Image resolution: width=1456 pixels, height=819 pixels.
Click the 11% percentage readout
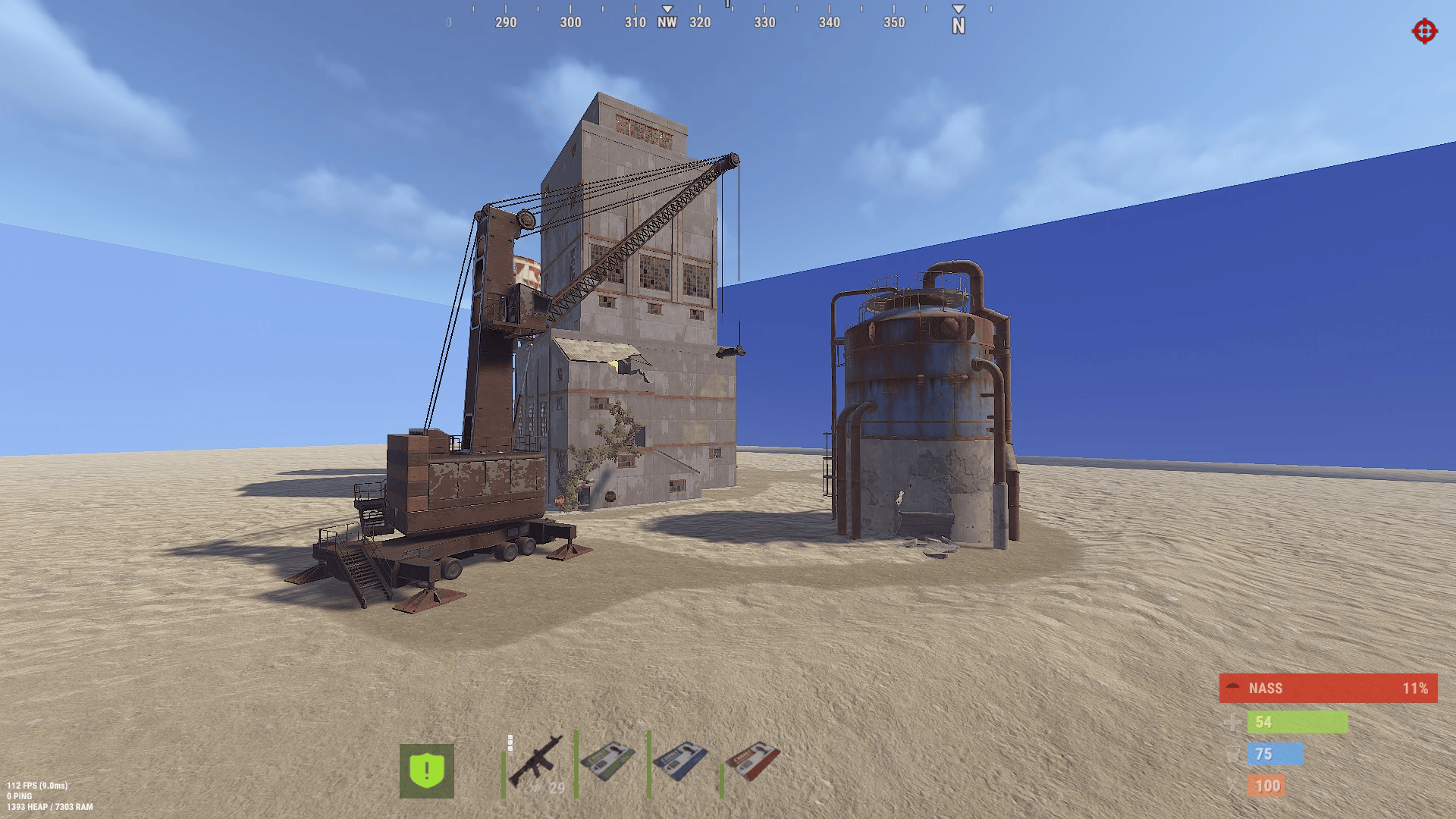click(x=1416, y=689)
